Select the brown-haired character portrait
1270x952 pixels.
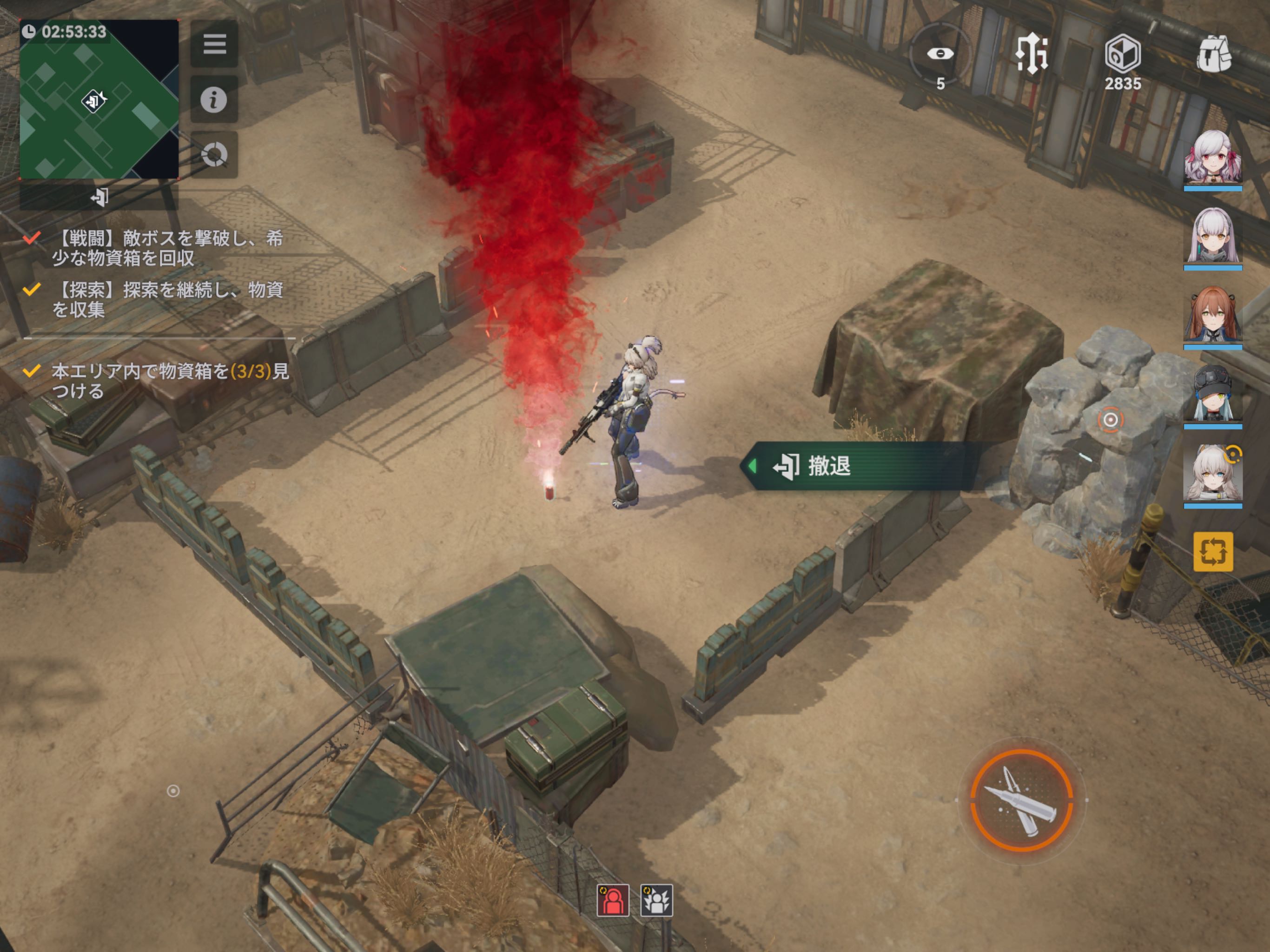pos(1212,316)
